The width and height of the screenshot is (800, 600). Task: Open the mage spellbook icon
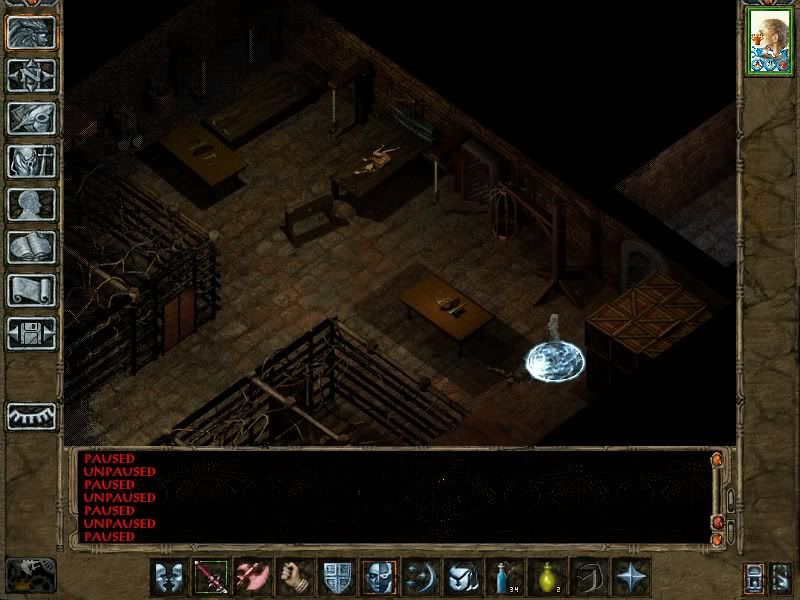pyautogui.click(x=32, y=247)
